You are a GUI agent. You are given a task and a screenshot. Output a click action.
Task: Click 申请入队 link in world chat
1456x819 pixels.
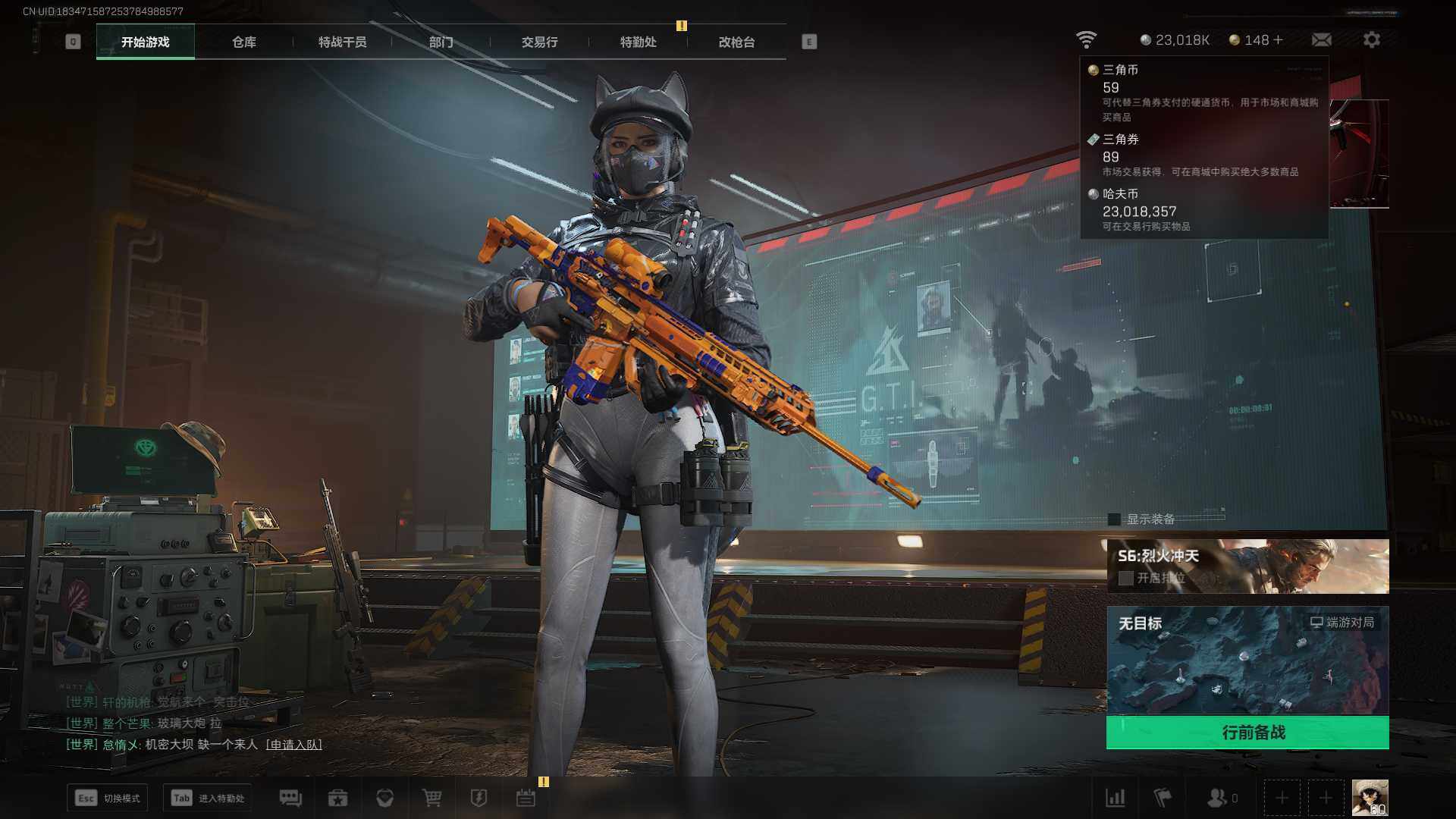pyautogui.click(x=293, y=745)
